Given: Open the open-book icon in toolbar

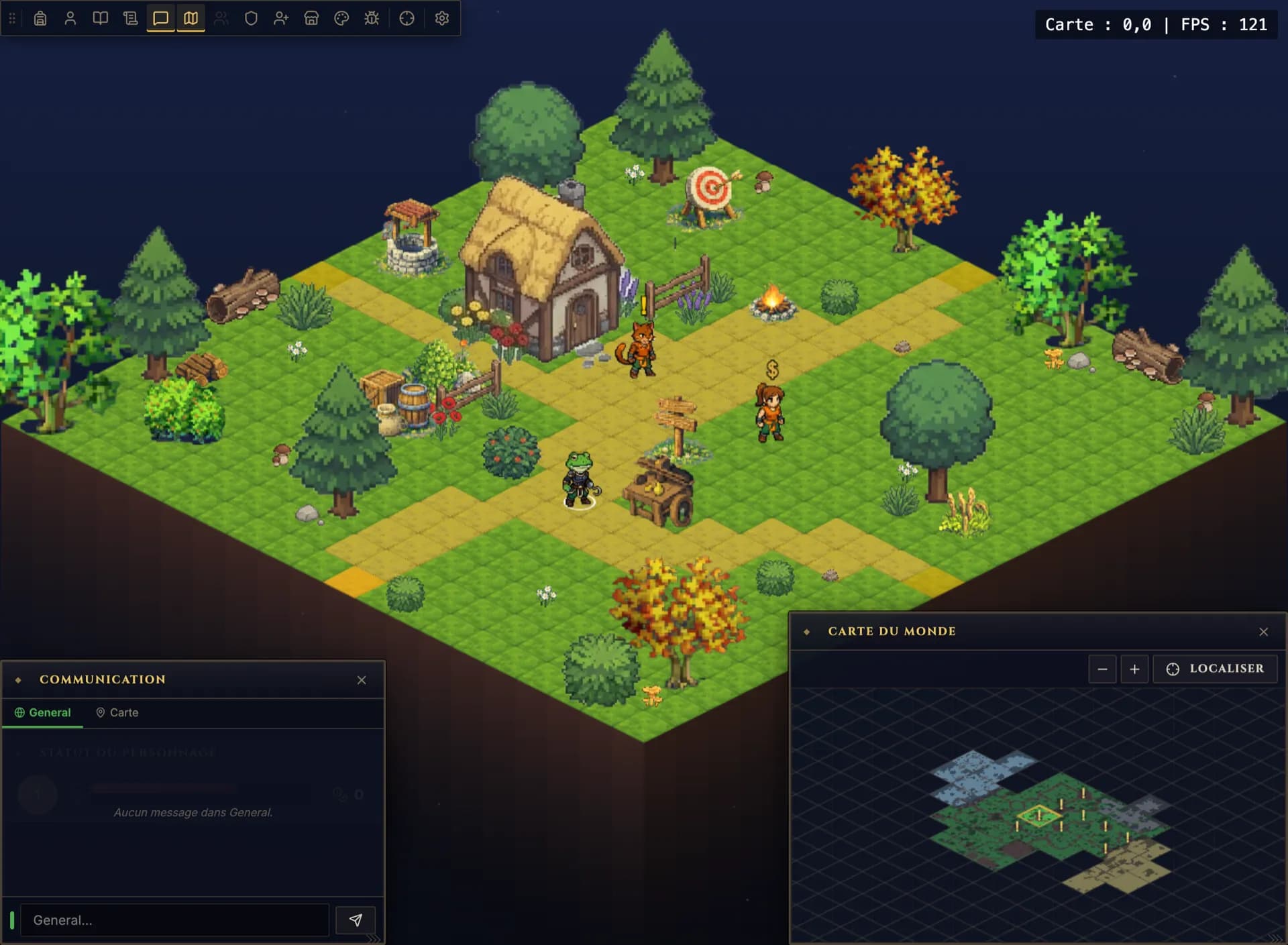Looking at the screenshot, I should 101,18.
